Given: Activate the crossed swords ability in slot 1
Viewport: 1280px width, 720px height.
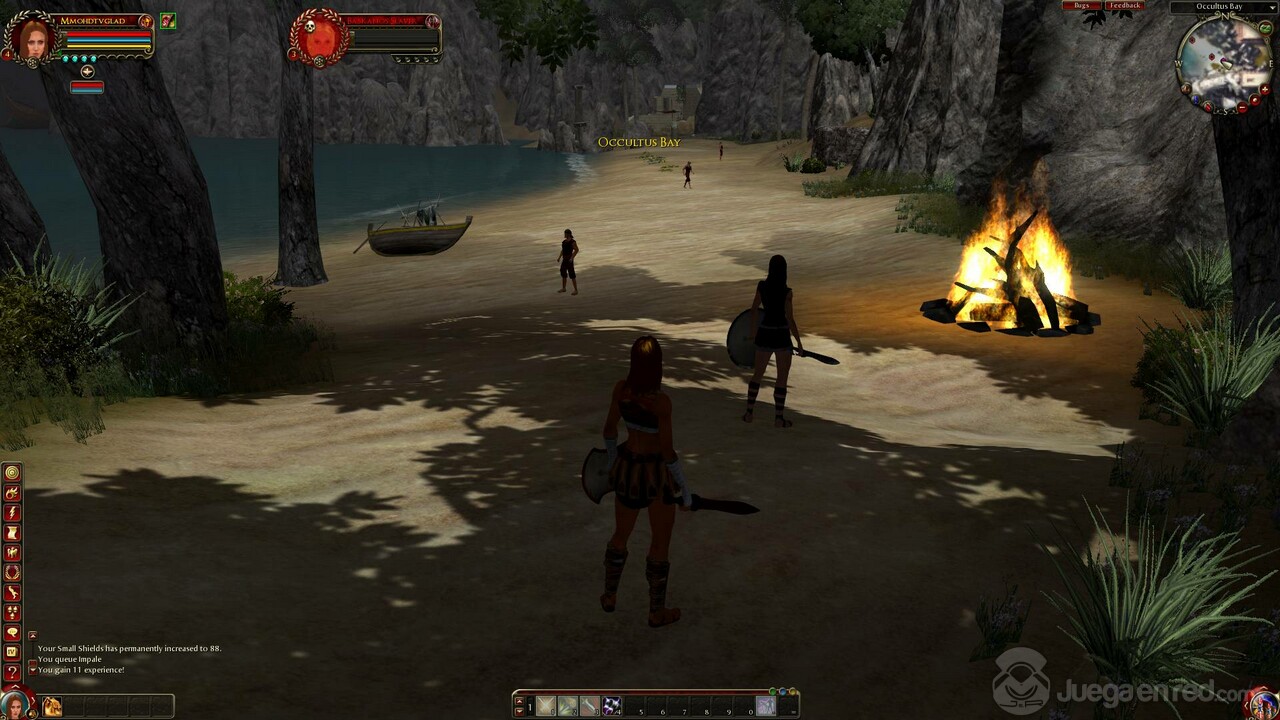Looking at the screenshot, I should [545, 706].
